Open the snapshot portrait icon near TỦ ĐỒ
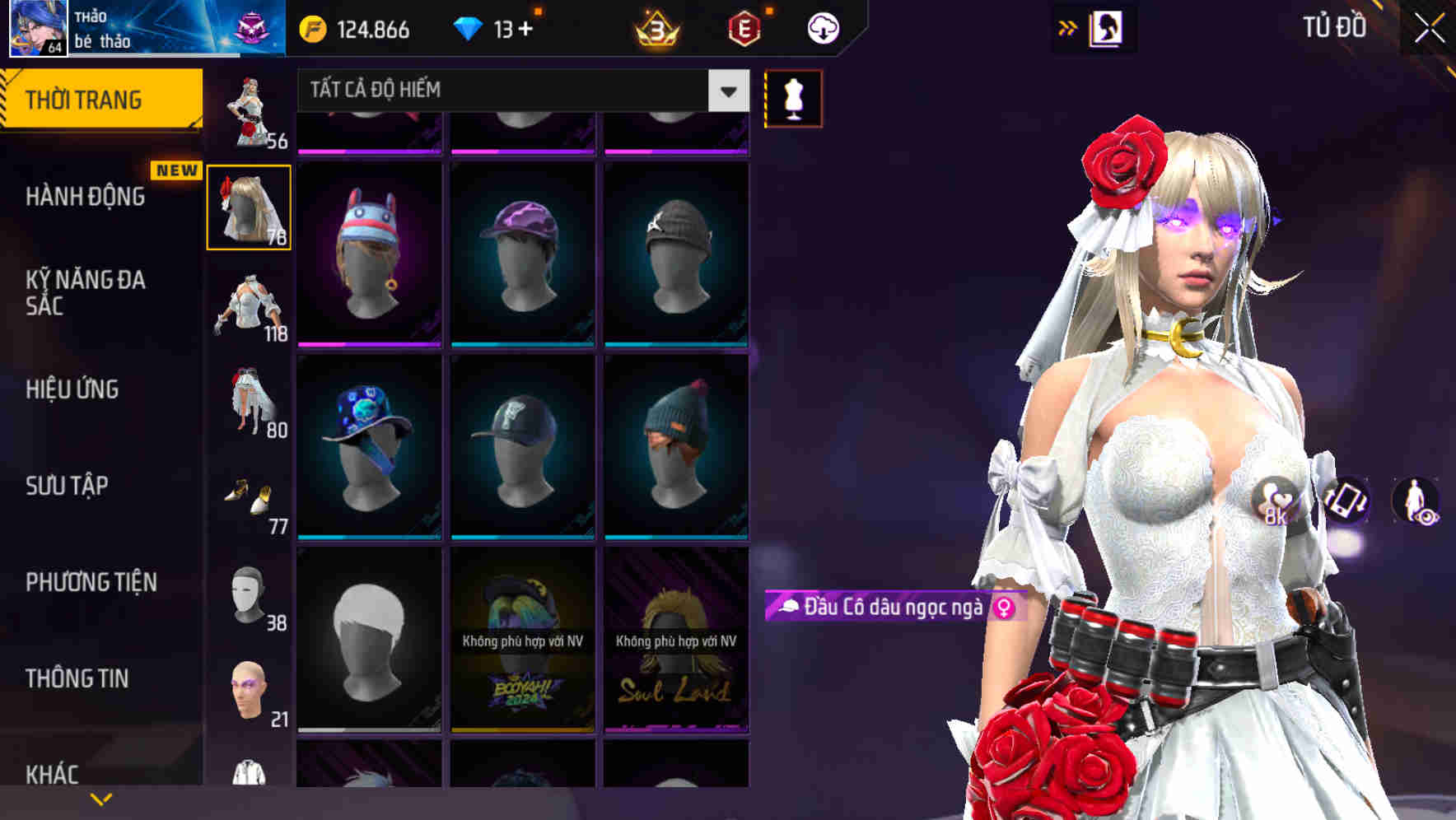 (1105, 26)
